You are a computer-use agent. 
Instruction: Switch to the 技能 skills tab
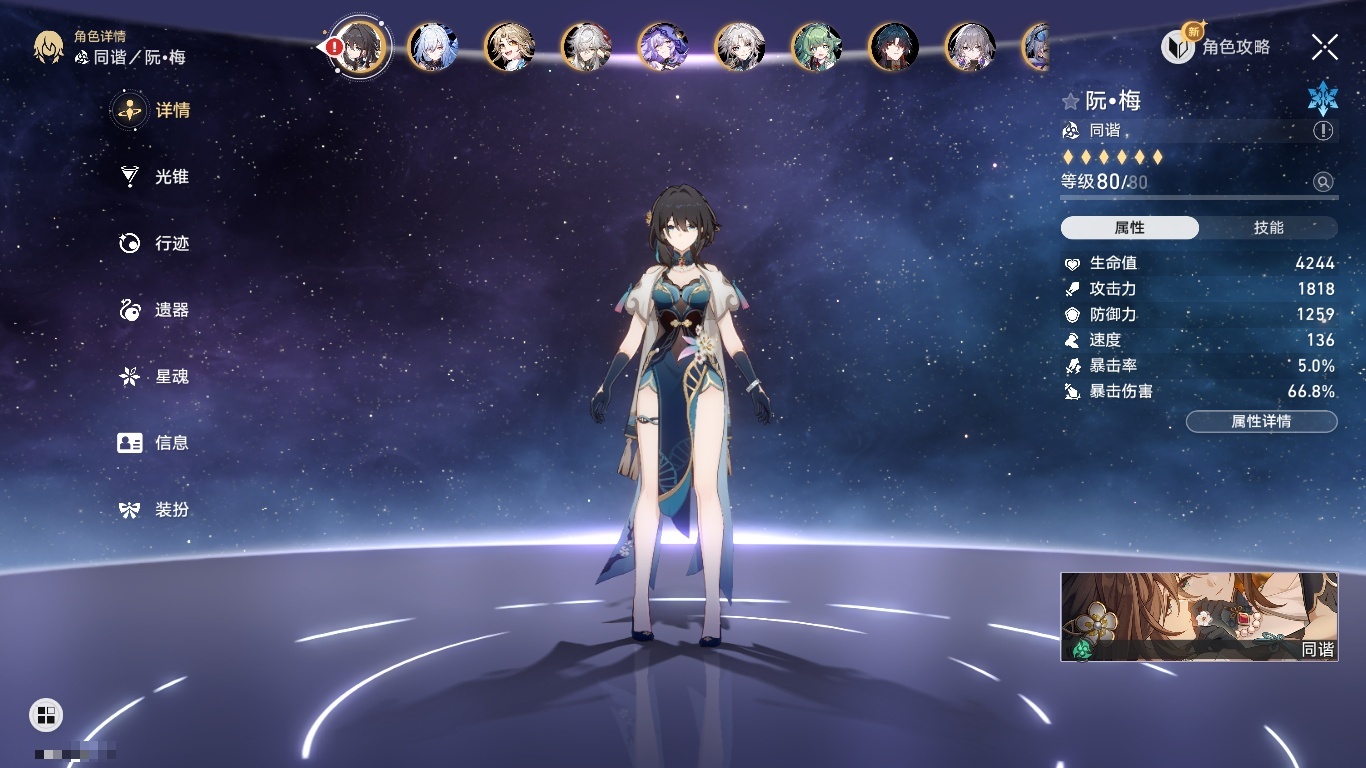click(x=1268, y=228)
